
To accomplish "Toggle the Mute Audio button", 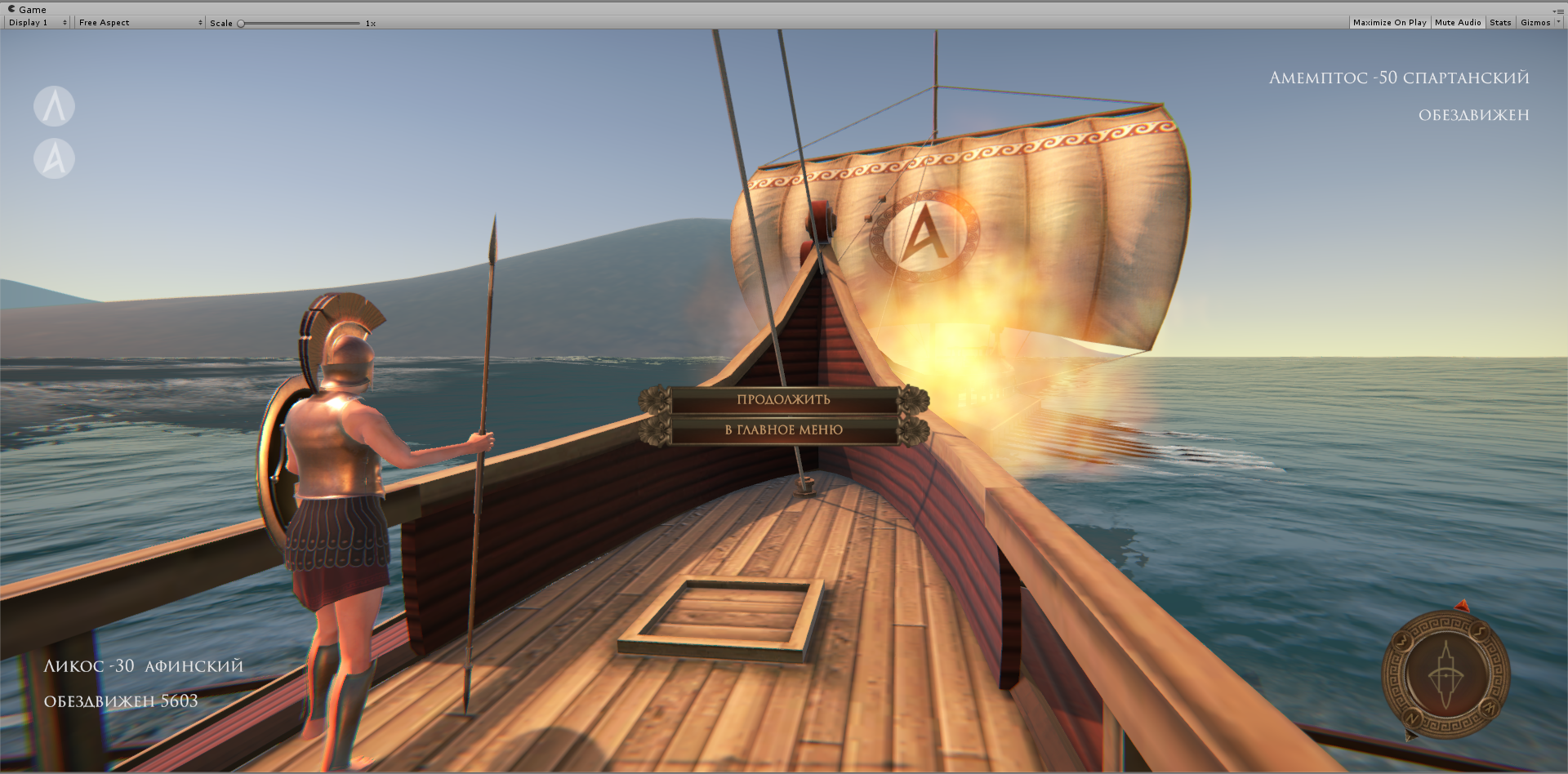I will click(1458, 23).
